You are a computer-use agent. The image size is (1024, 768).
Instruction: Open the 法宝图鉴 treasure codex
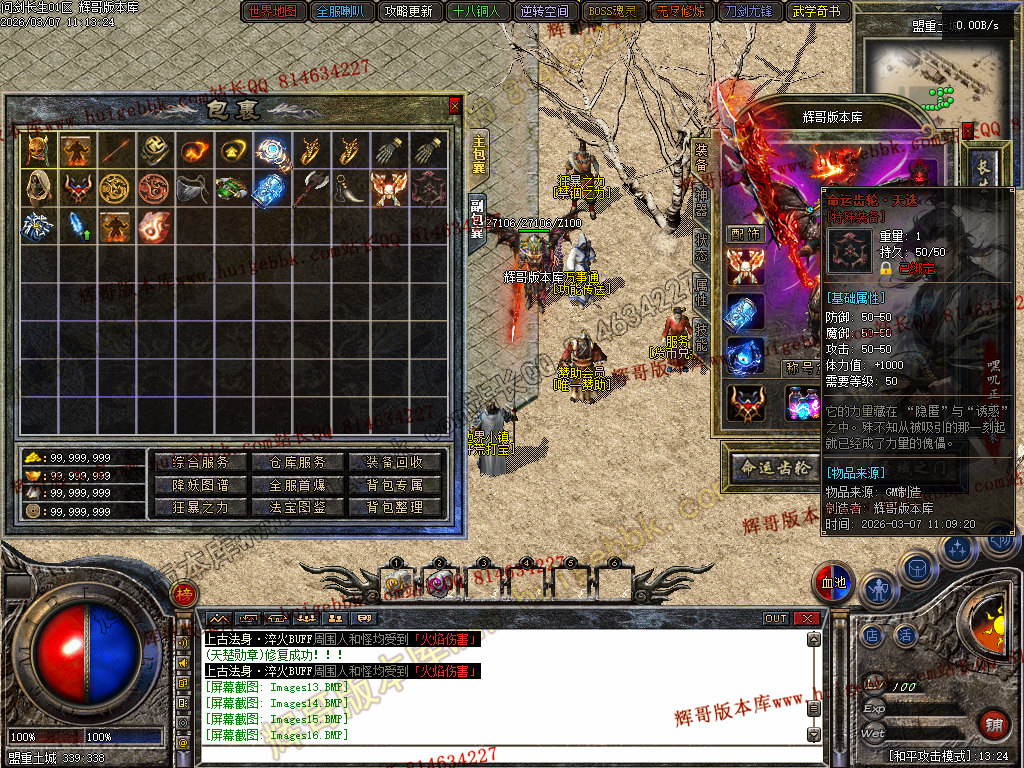290,507
